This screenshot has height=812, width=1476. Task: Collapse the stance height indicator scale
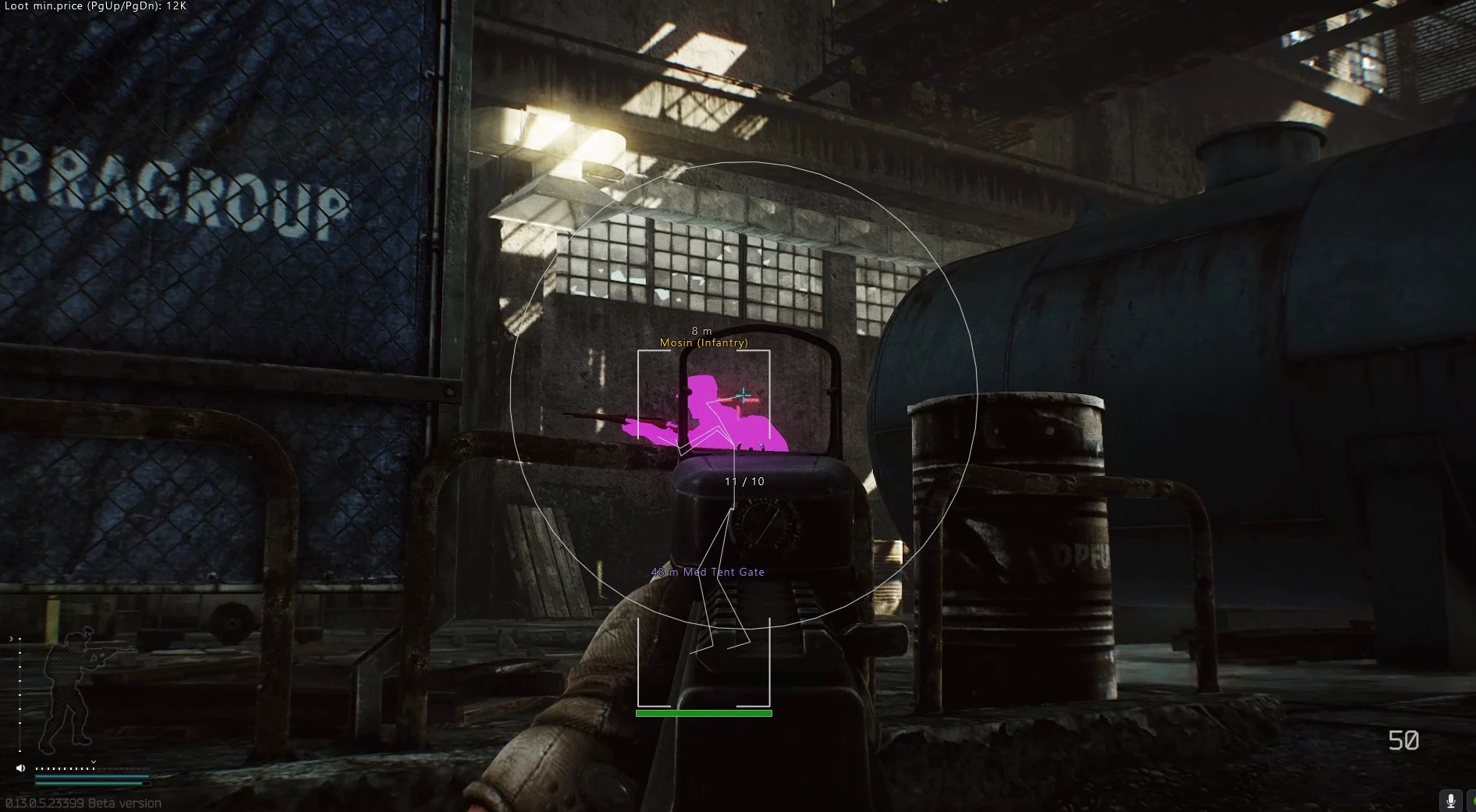click(x=20, y=694)
